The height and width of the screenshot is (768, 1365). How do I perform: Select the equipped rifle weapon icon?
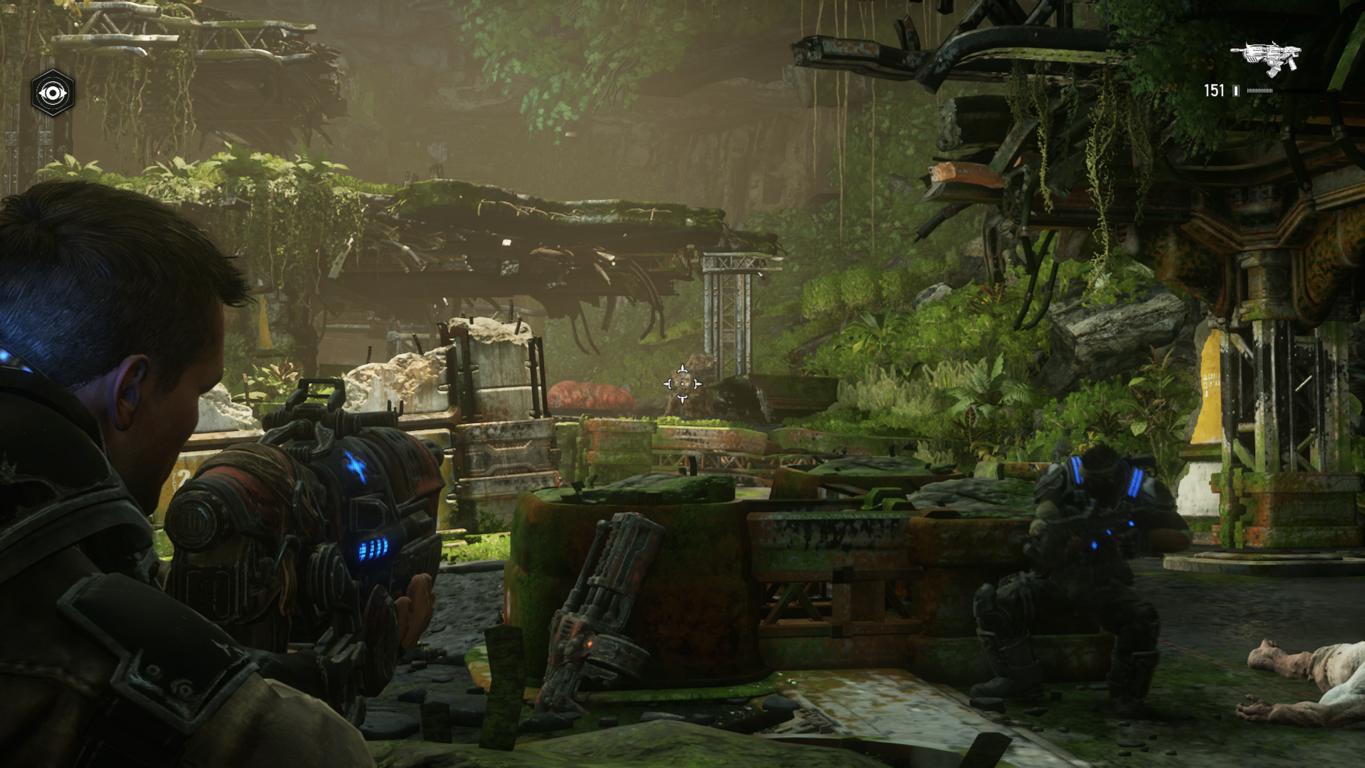1265,57
